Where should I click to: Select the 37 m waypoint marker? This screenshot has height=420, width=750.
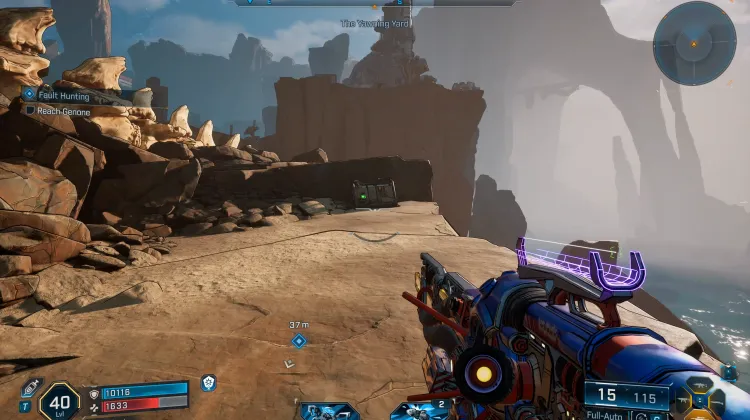coord(298,340)
